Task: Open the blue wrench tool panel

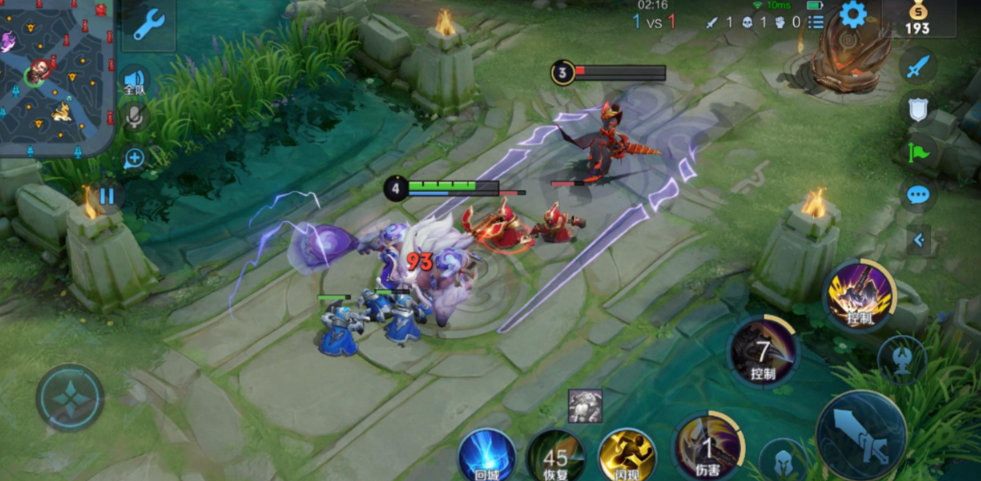Action: (149, 25)
